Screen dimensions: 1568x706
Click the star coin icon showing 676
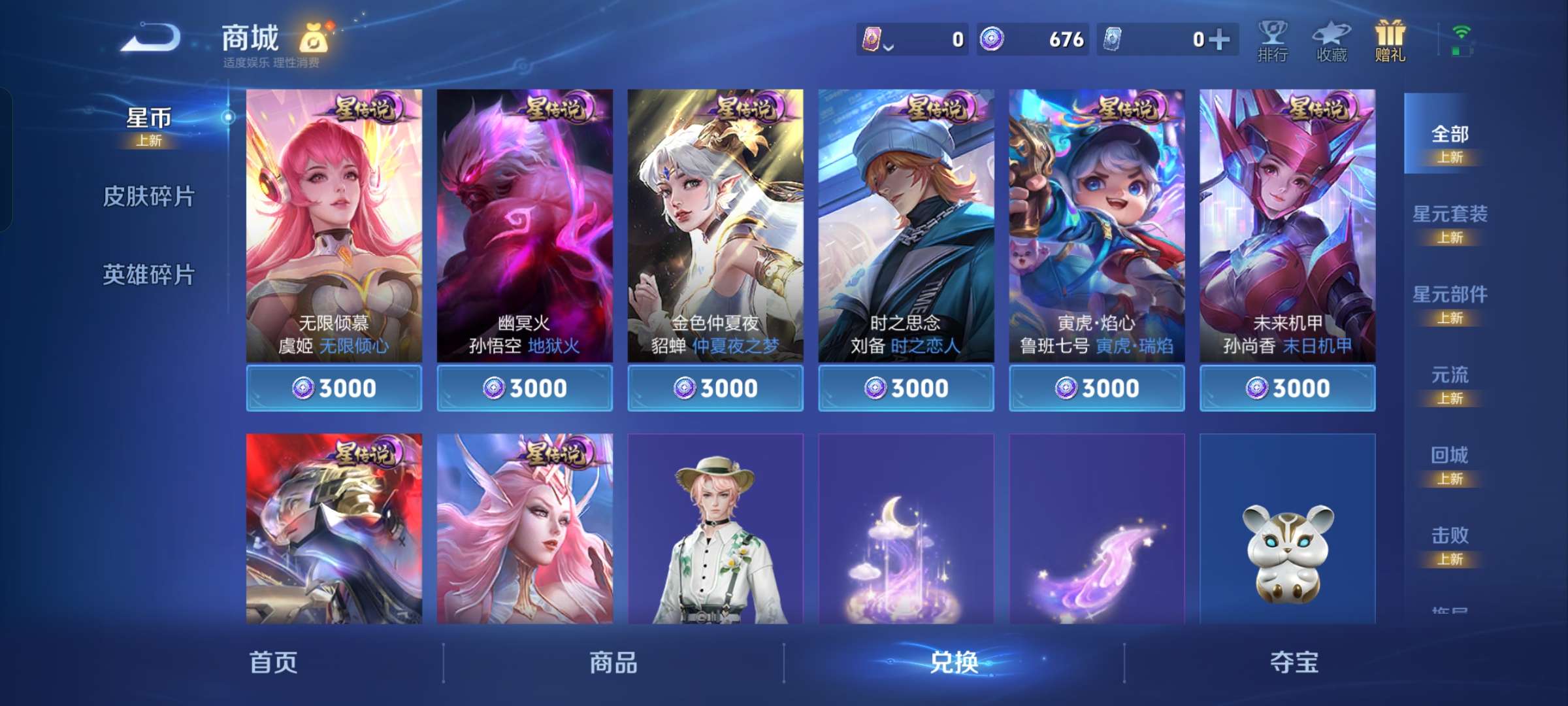pyautogui.click(x=992, y=39)
